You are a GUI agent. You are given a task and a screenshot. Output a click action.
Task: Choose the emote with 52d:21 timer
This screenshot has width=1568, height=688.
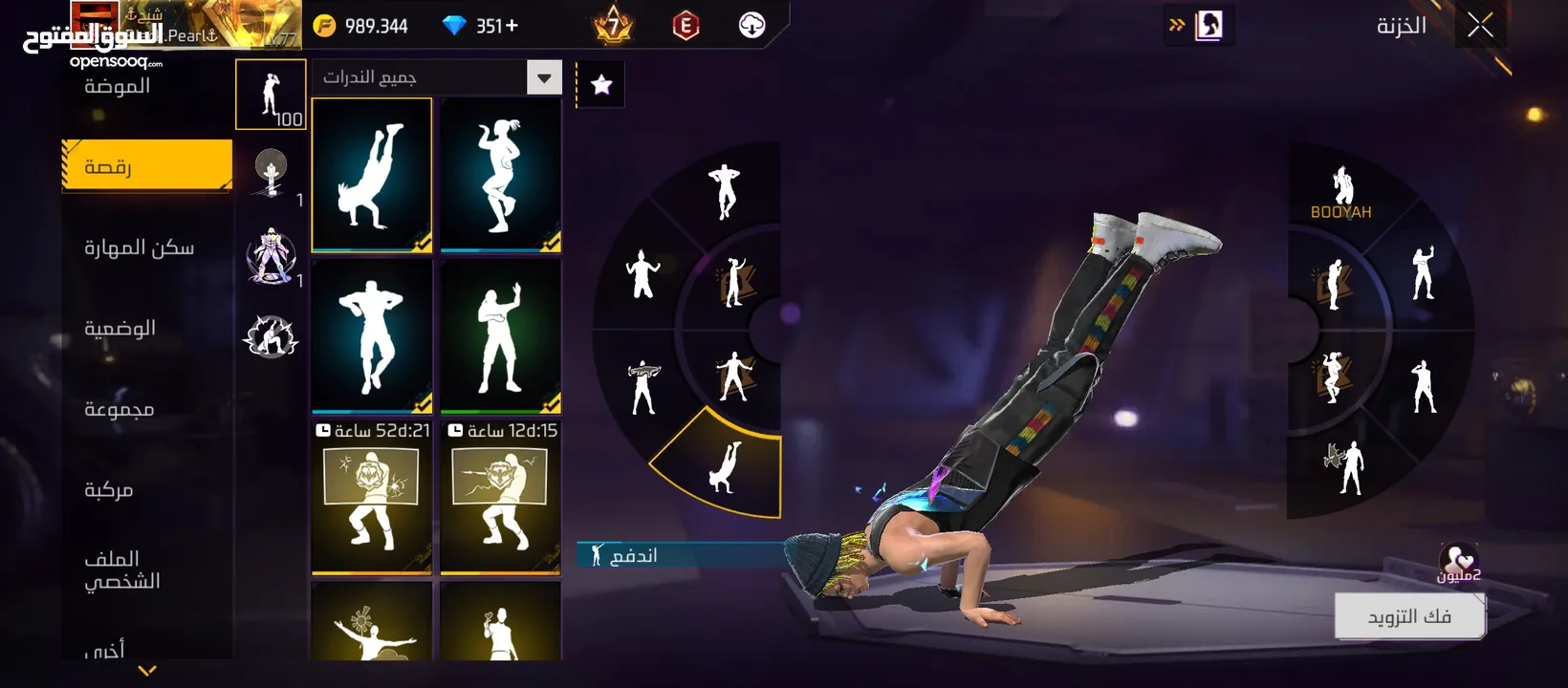click(372, 499)
